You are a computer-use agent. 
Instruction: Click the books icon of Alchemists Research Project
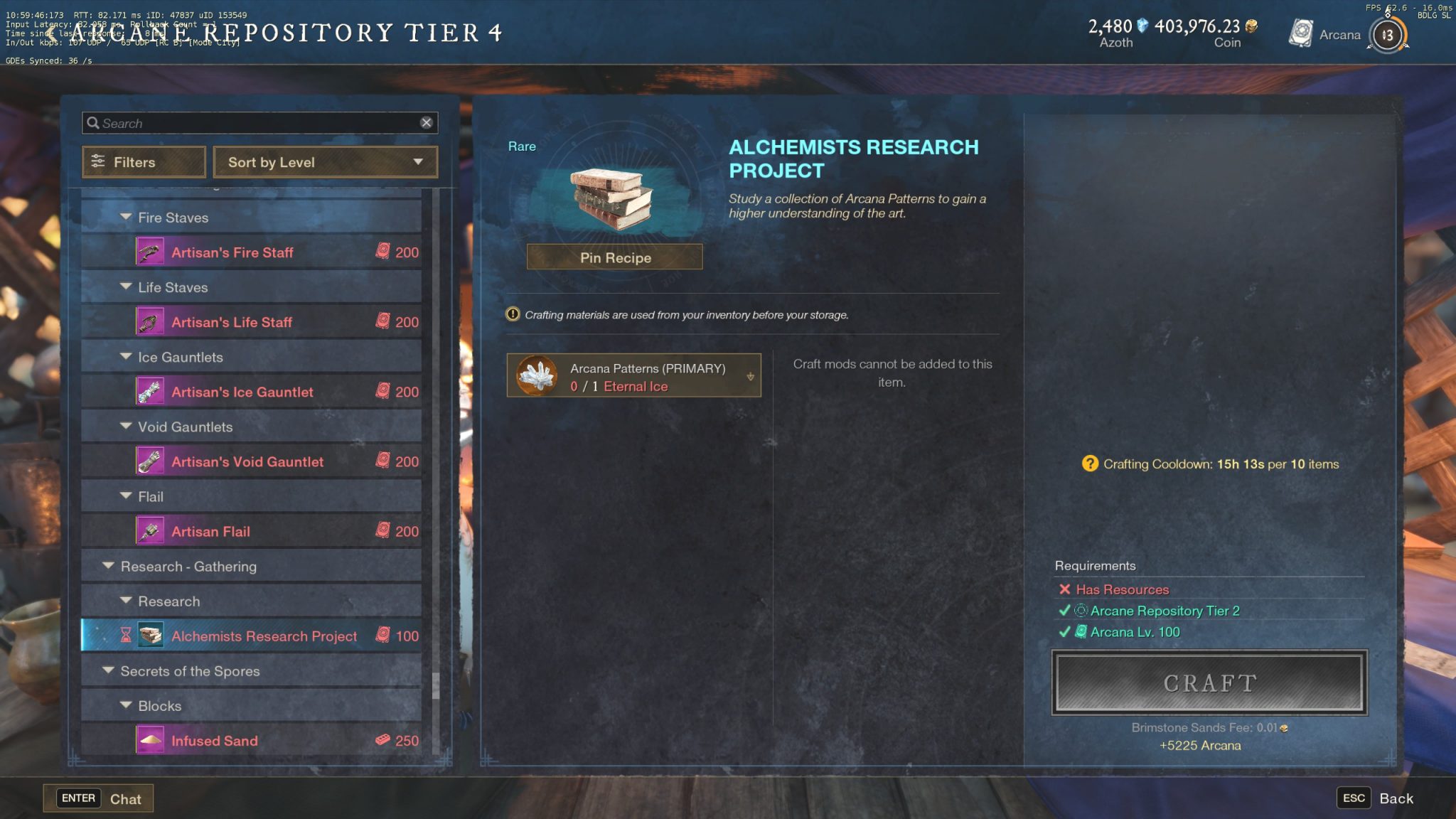151,636
